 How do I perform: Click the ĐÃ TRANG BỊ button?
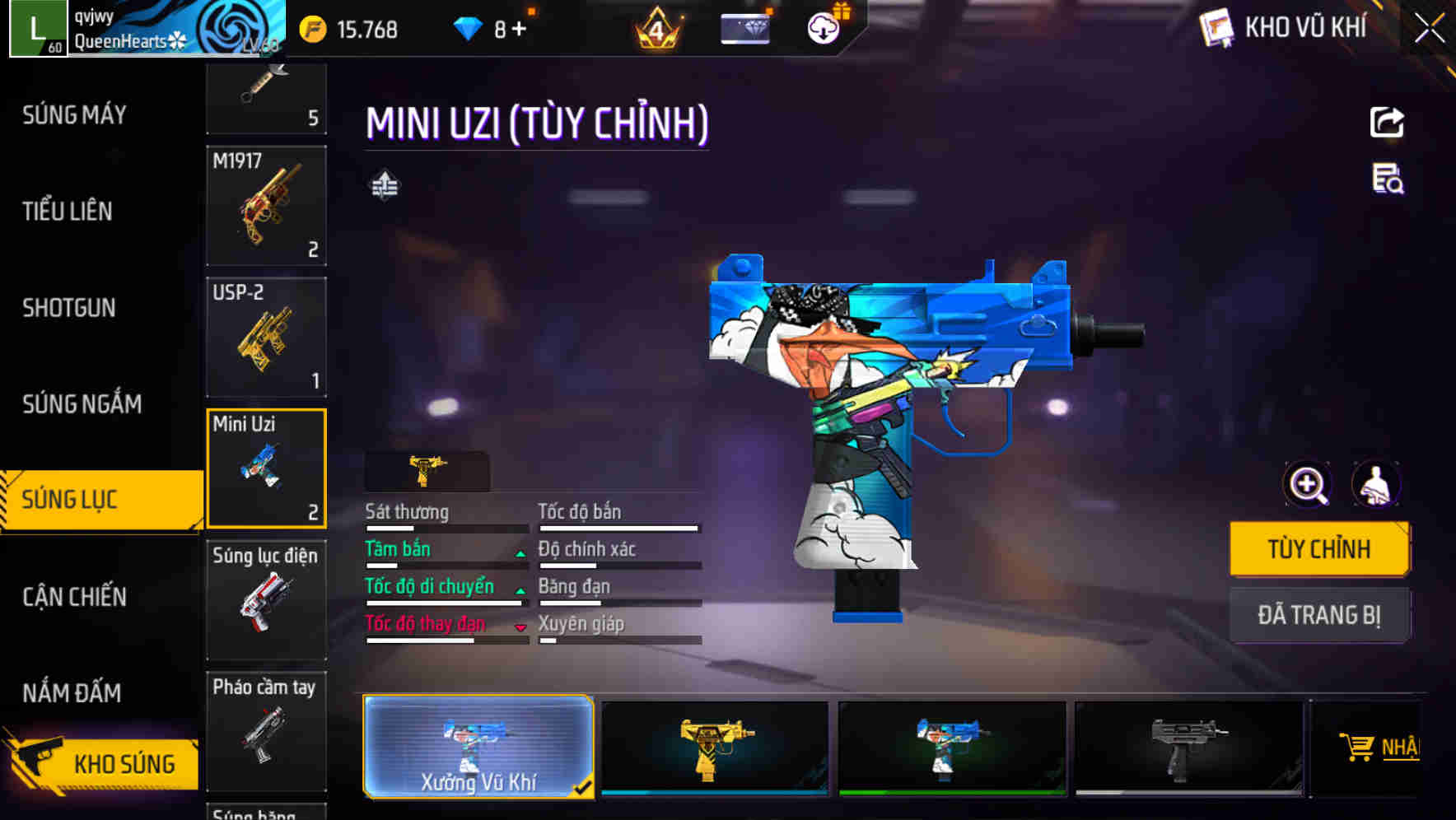(x=1319, y=615)
